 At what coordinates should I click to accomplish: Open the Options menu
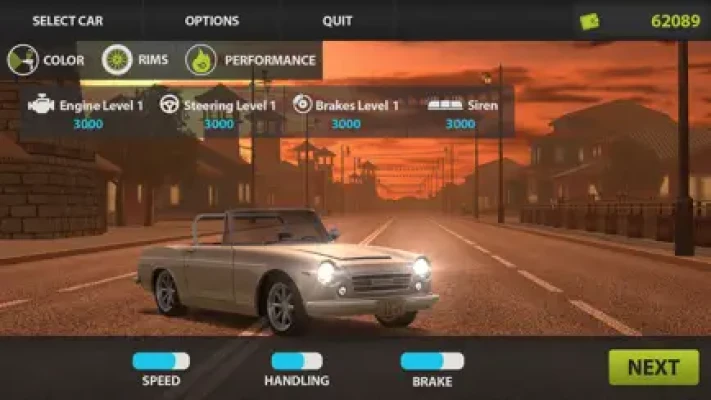coord(212,21)
